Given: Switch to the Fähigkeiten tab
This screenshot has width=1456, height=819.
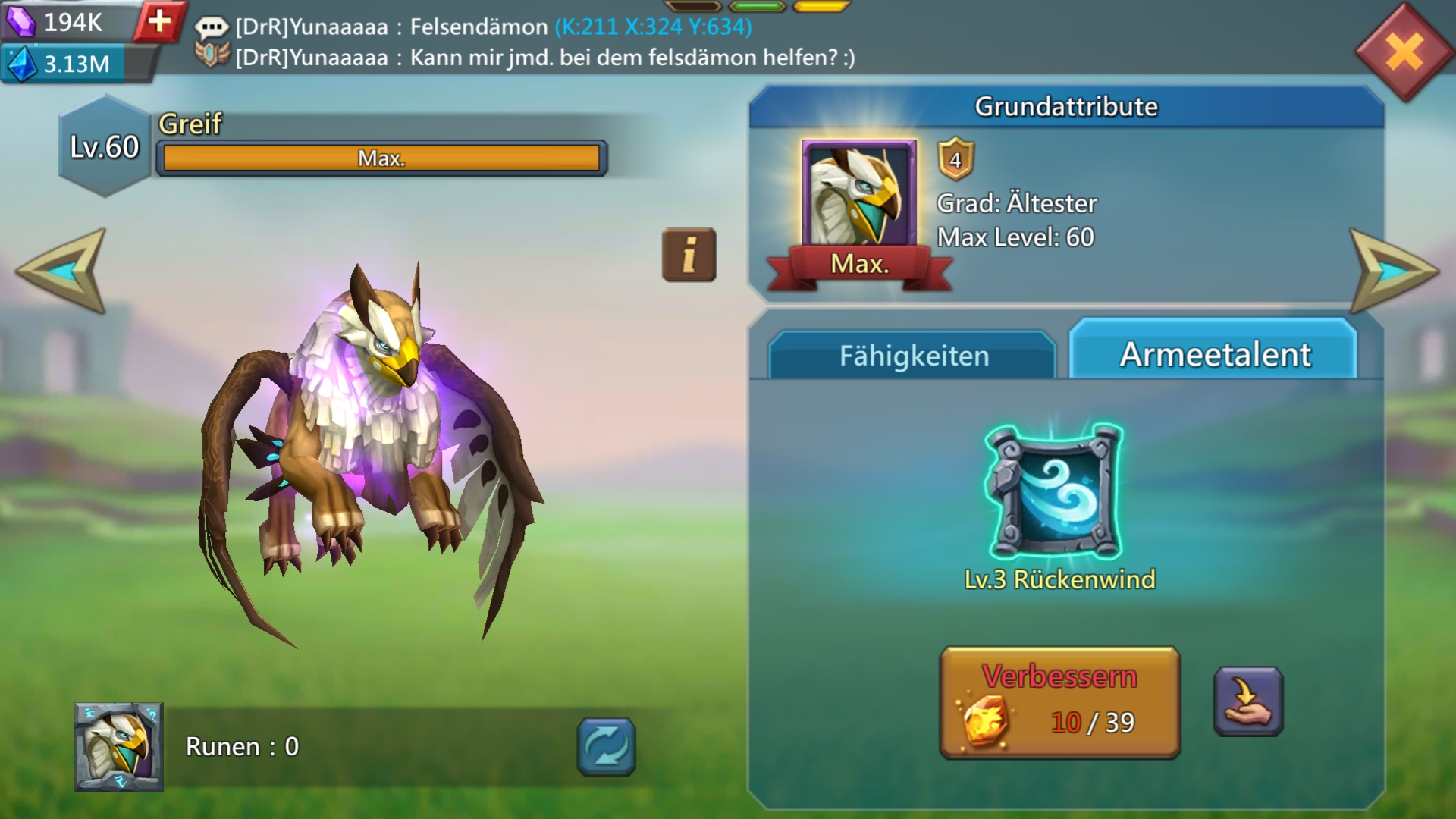Looking at the screenshot, I should pyautogui.click(x=913, y=356).
